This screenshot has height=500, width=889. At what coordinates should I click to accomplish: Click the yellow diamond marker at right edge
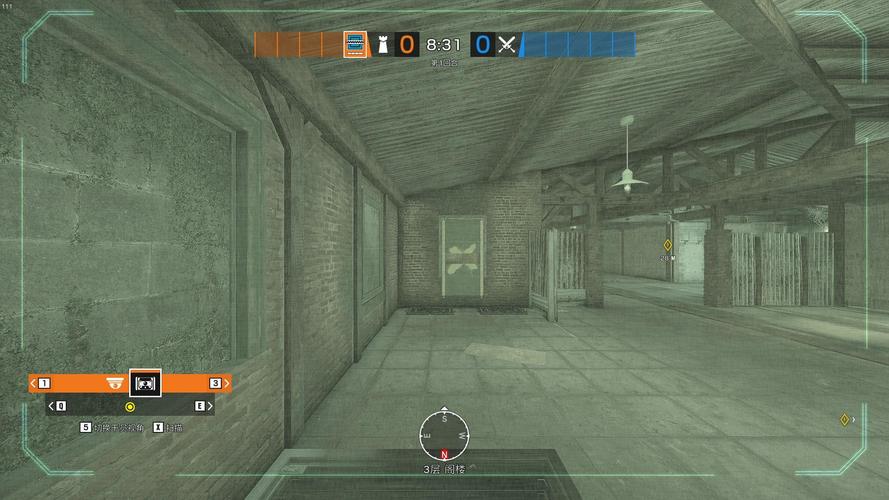[845, 419]
